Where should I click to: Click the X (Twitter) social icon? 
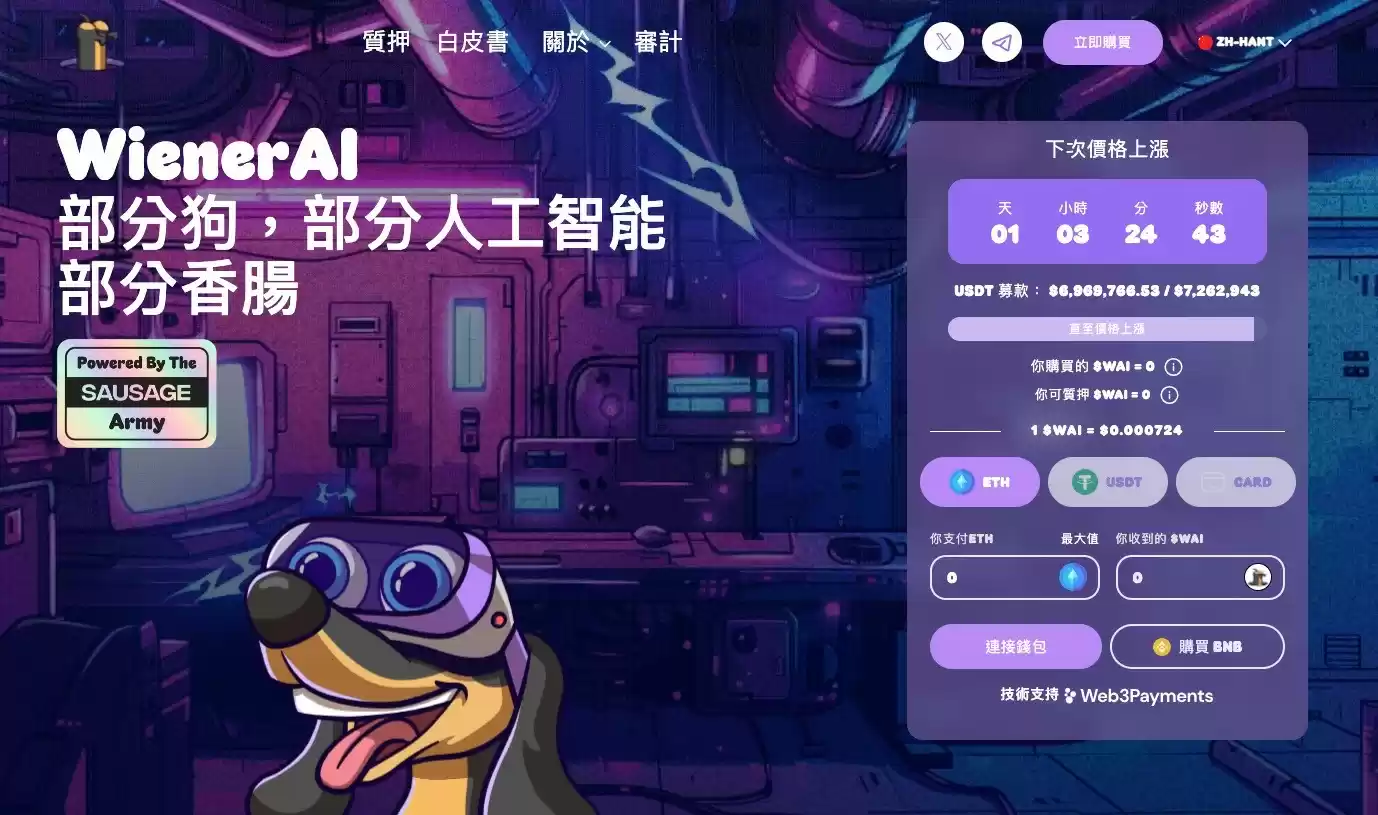(x=943, y=42)
